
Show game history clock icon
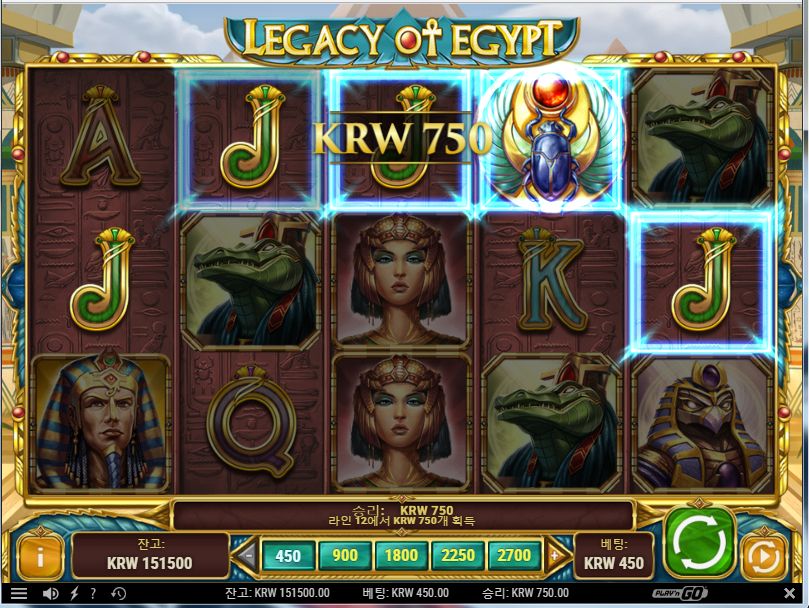[118, 594]
